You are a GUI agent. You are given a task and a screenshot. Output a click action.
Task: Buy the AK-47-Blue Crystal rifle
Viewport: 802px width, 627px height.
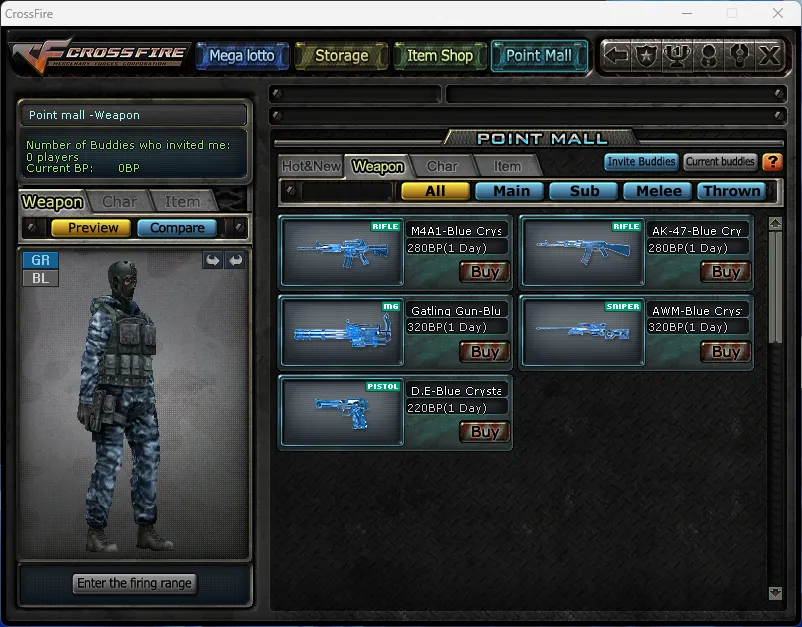[x=725, y=271]
